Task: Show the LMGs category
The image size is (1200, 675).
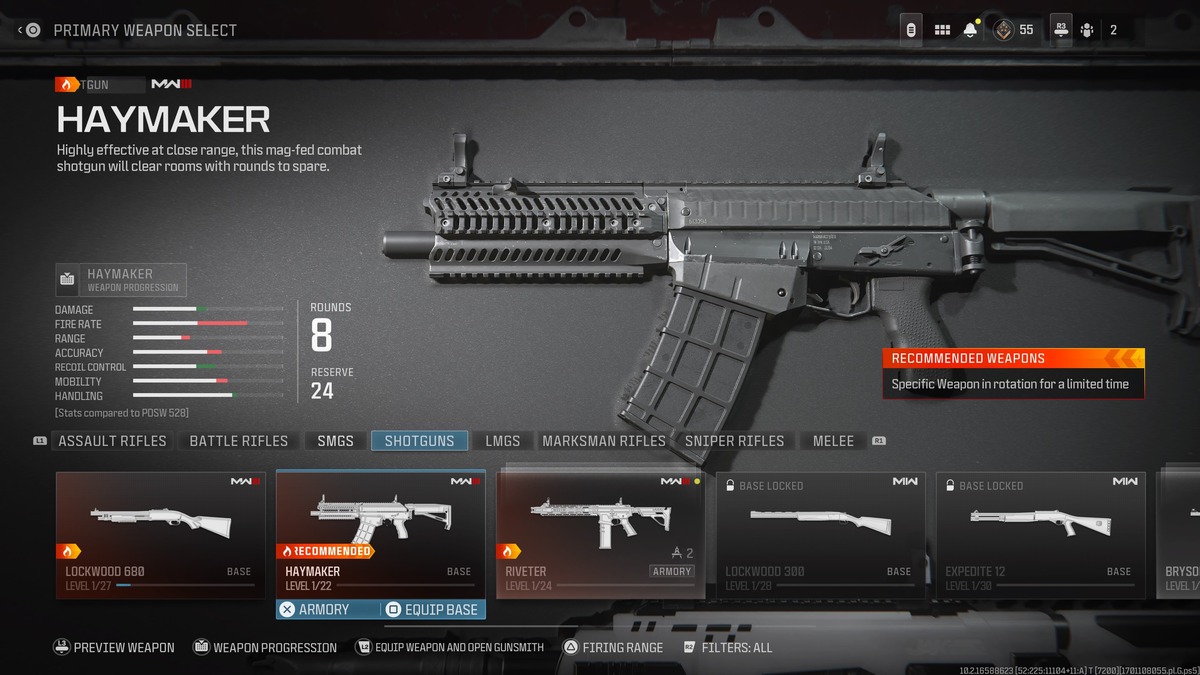Action: [503, 441]
